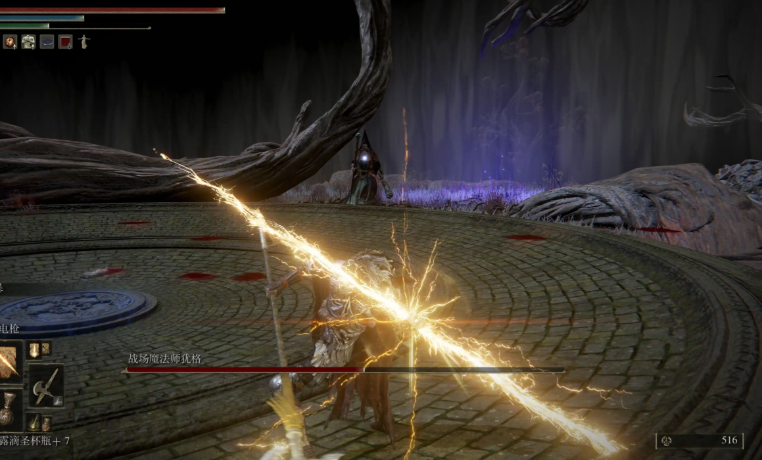Use the flask item slot
762x460 pixels.
point(8,410)
